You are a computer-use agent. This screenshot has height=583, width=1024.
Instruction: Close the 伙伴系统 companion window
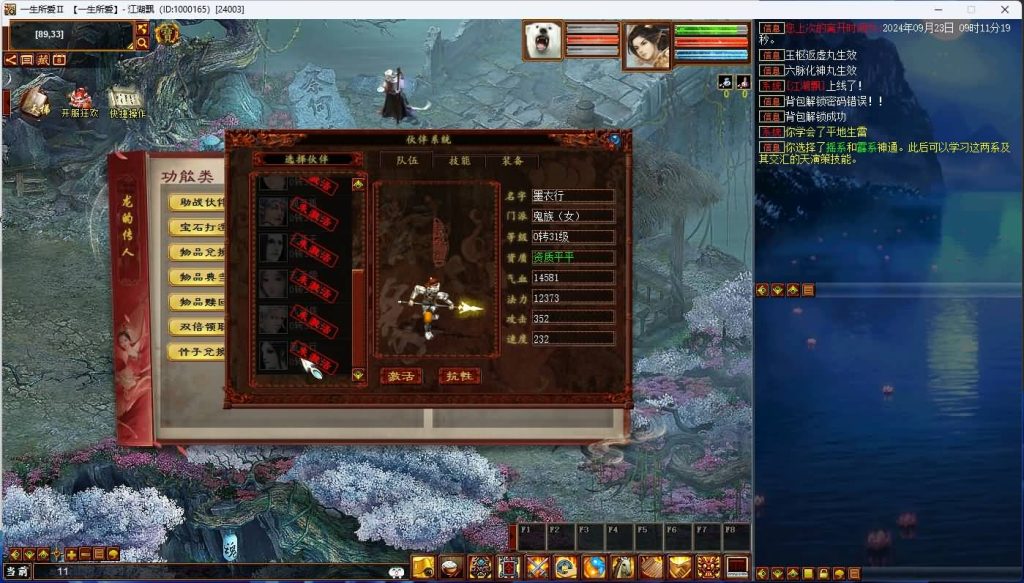615,141
